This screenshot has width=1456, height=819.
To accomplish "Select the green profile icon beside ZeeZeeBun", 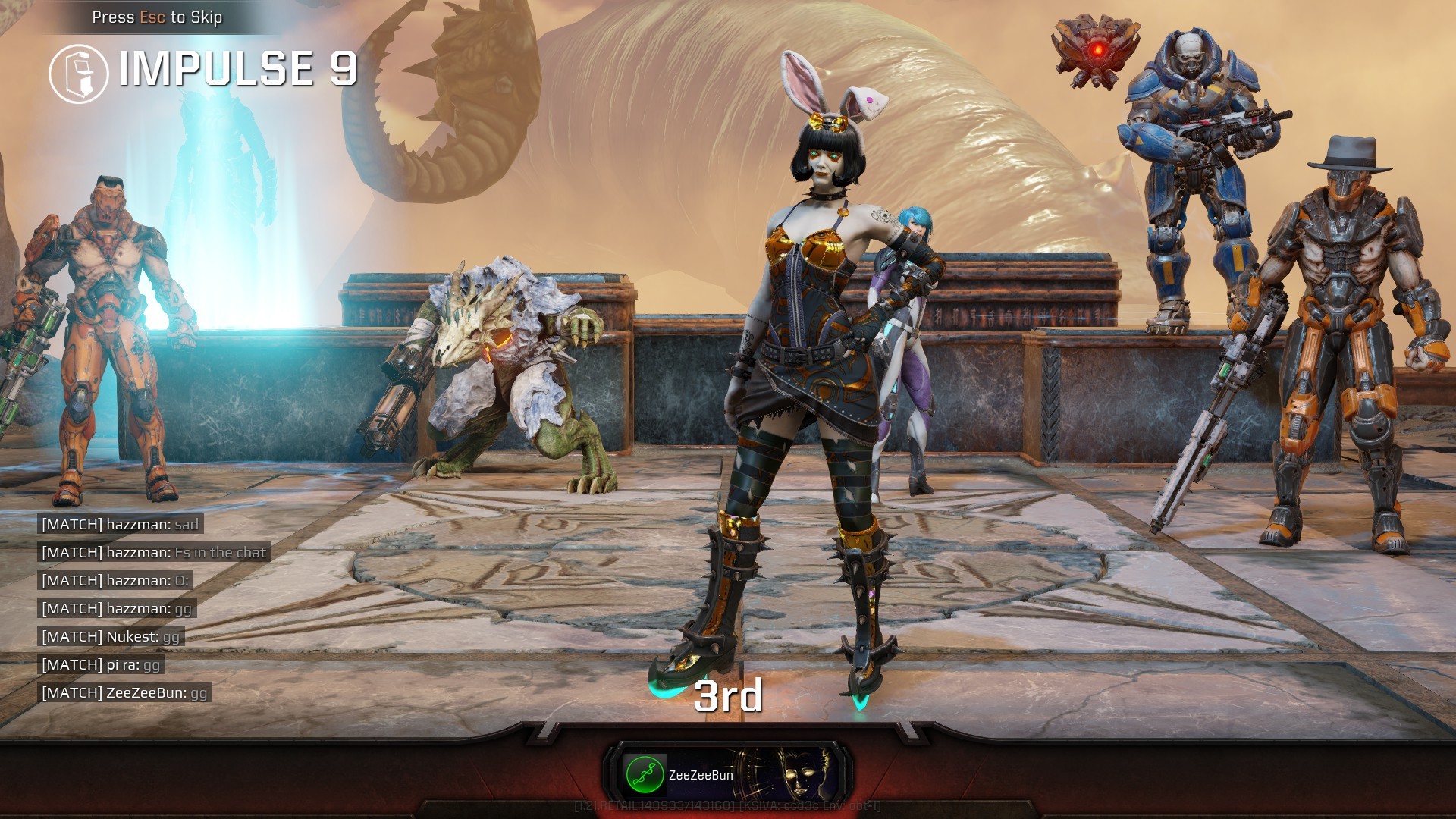I will tap(645, 774).
